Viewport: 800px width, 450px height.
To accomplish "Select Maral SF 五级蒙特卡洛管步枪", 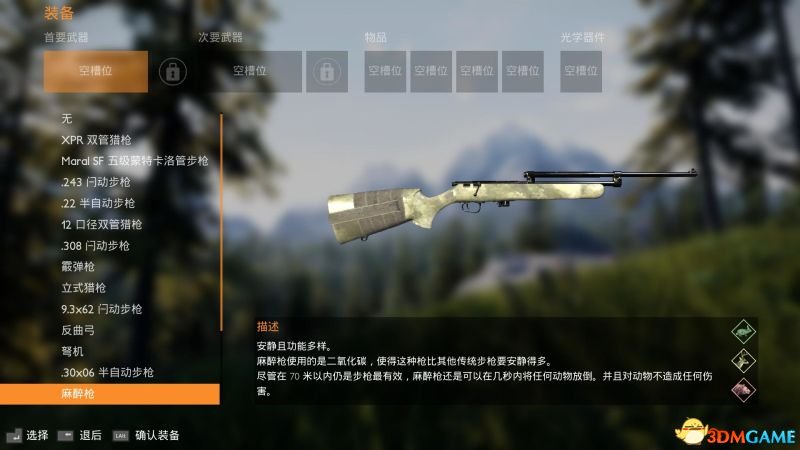I will [134, 161].
